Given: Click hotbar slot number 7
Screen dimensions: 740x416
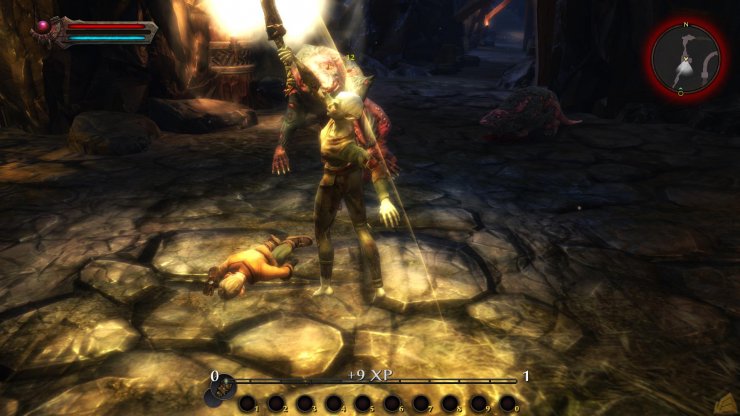Looking at the screenshot, I should click(x=421, y=403).
